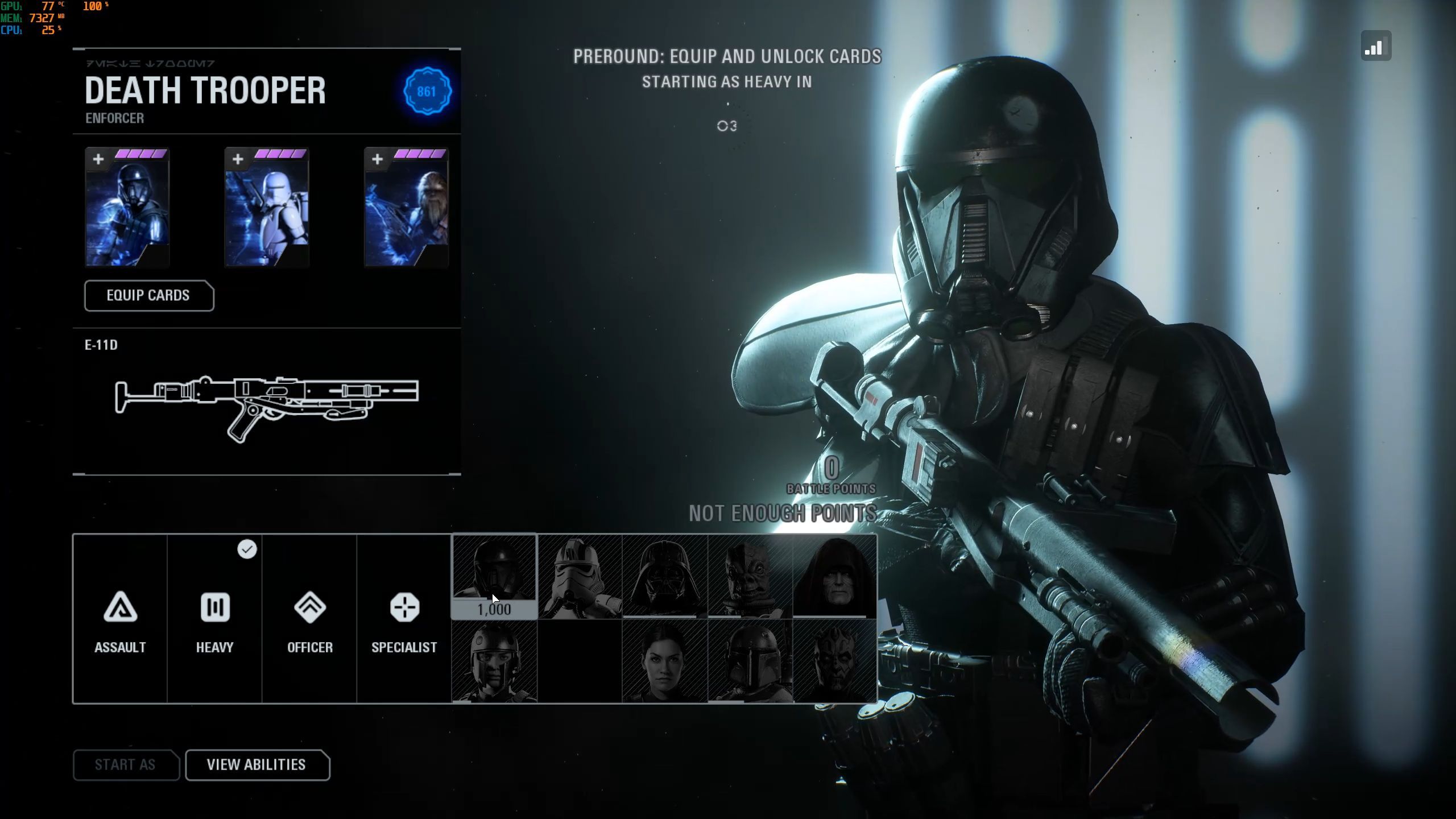Click the Start As button
This screenshot has height=819, width=1456.
126,765
